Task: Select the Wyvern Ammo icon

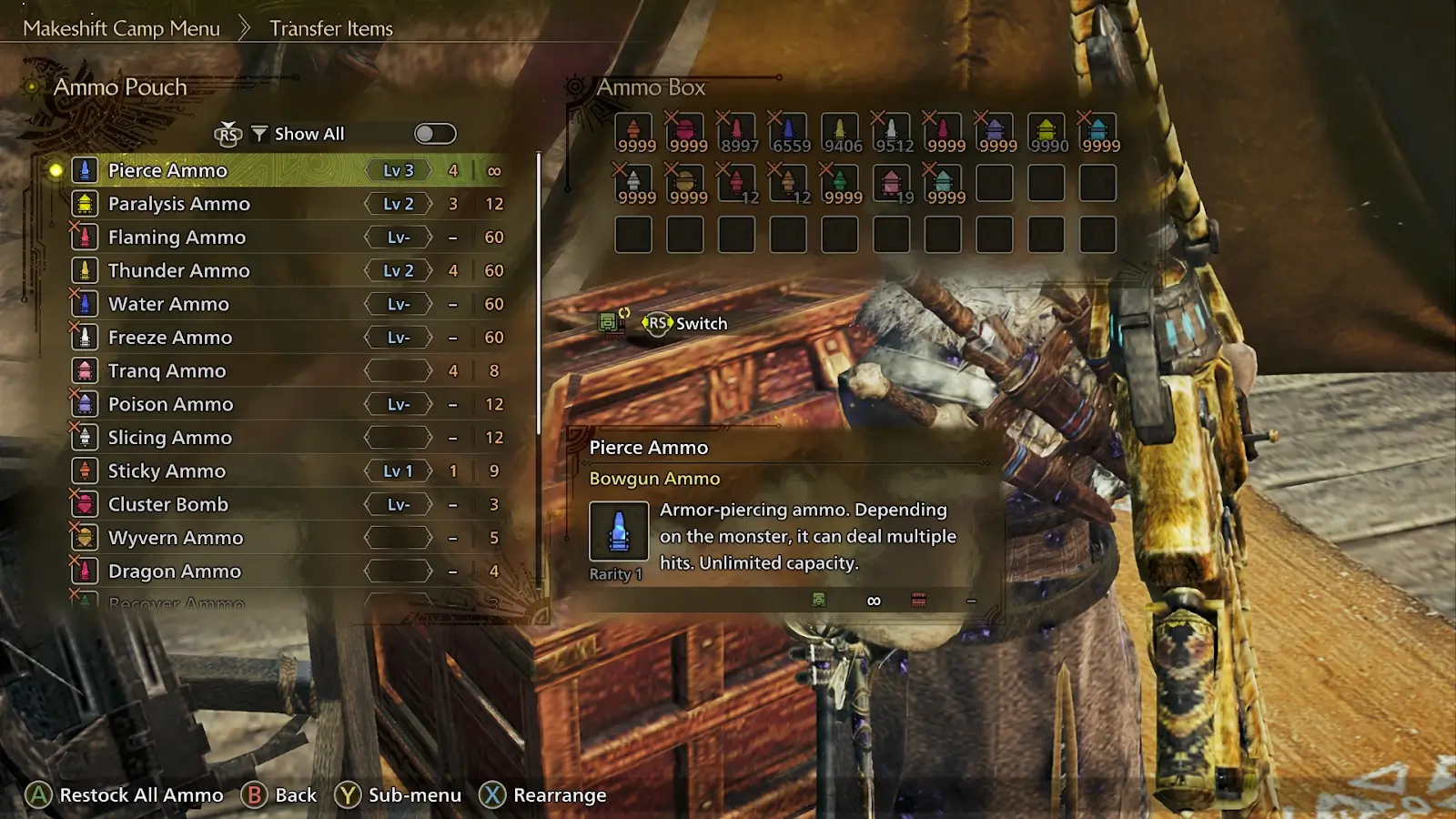Action: [x=86, y=537]
